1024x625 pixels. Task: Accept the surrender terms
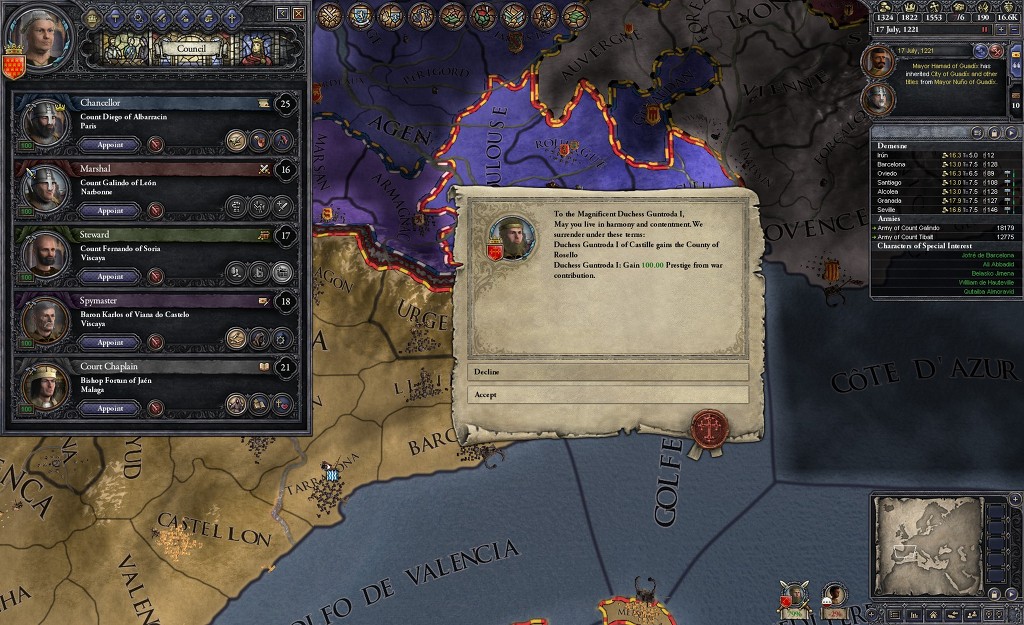tap(608, 394)
